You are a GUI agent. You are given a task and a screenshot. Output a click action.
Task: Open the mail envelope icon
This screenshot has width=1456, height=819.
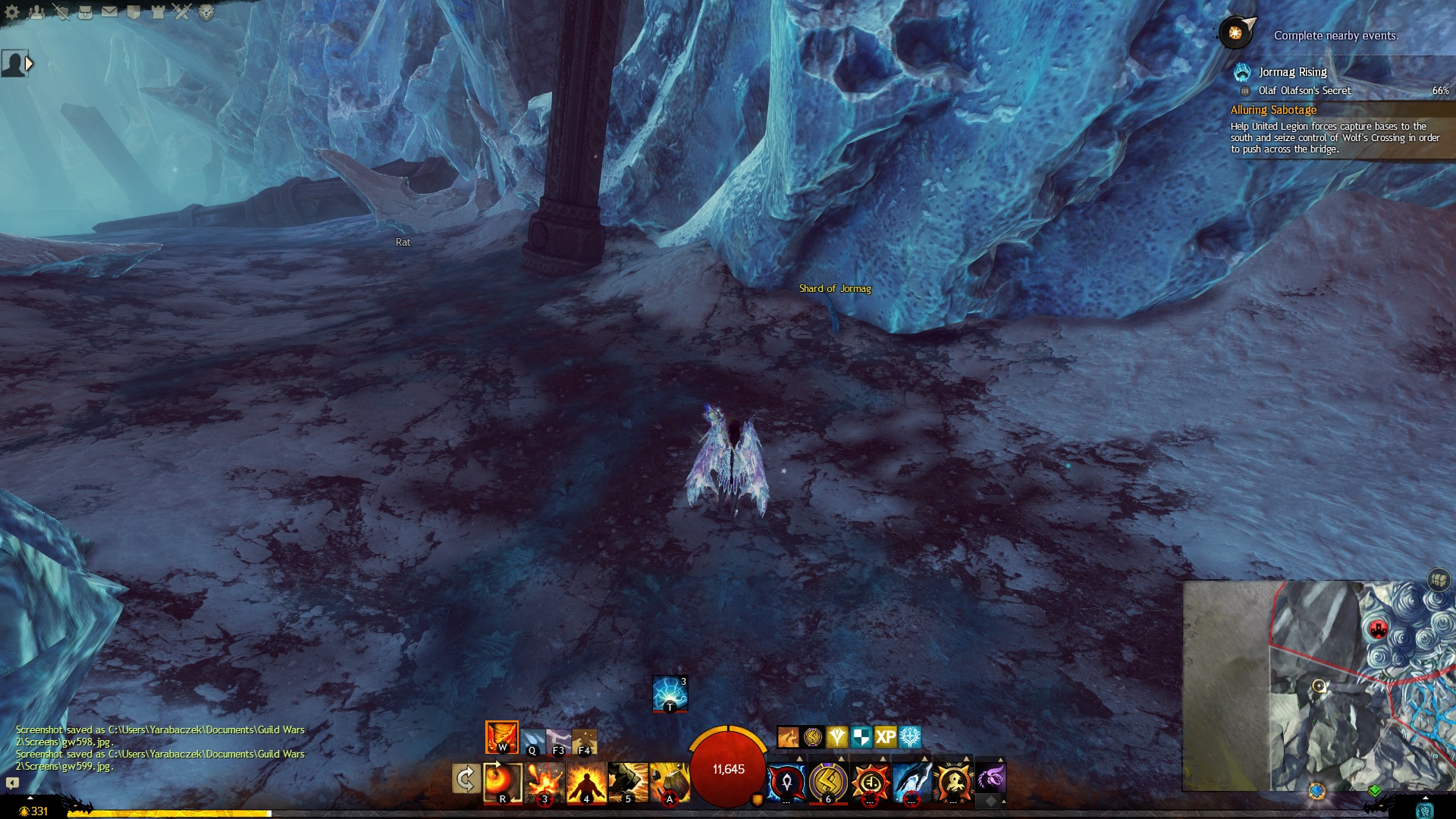[109, 11]
